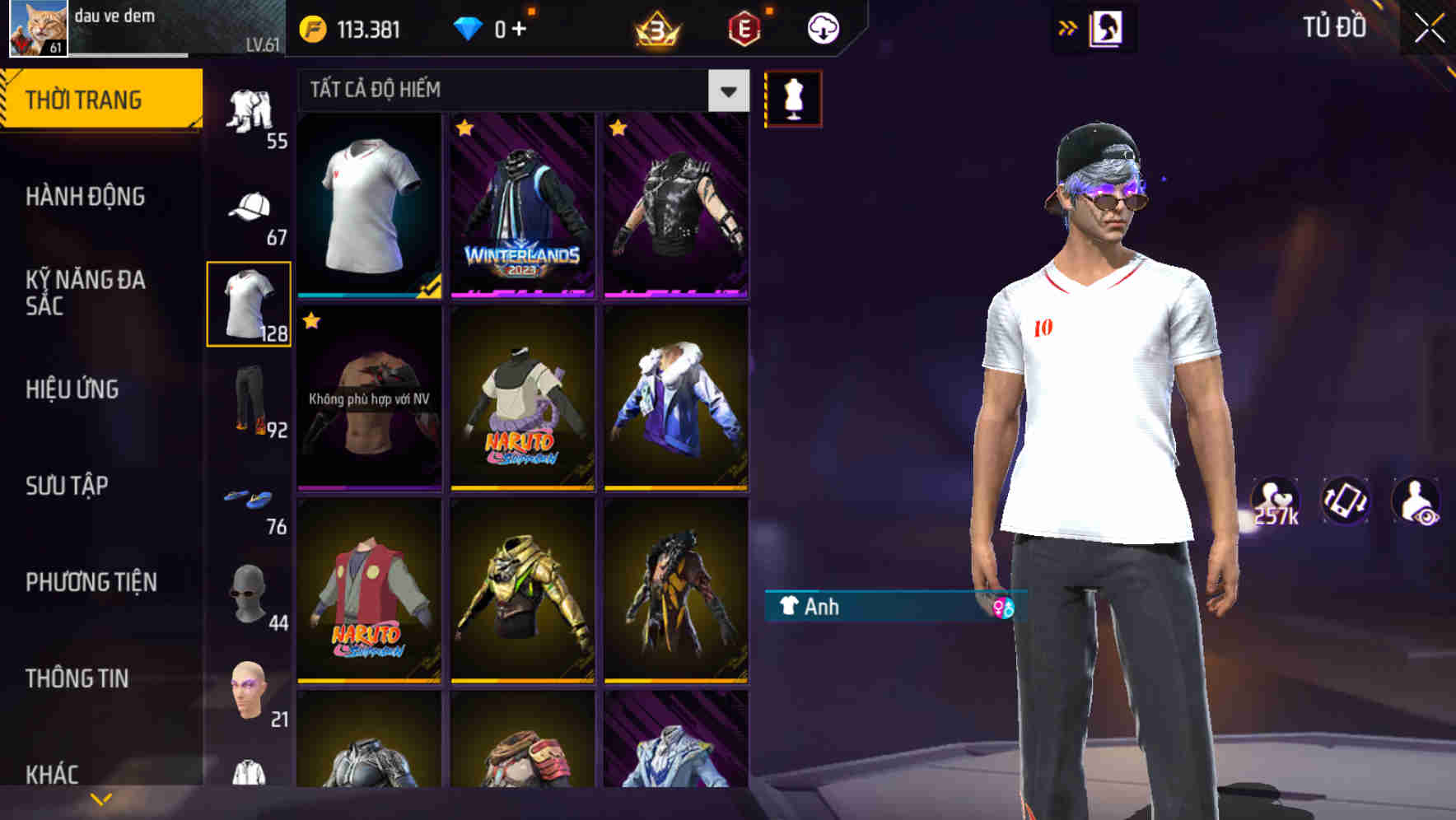Click the cloud download icon in top bar
The height and width of the screenshot is (820, 1456).
[821, 28]
